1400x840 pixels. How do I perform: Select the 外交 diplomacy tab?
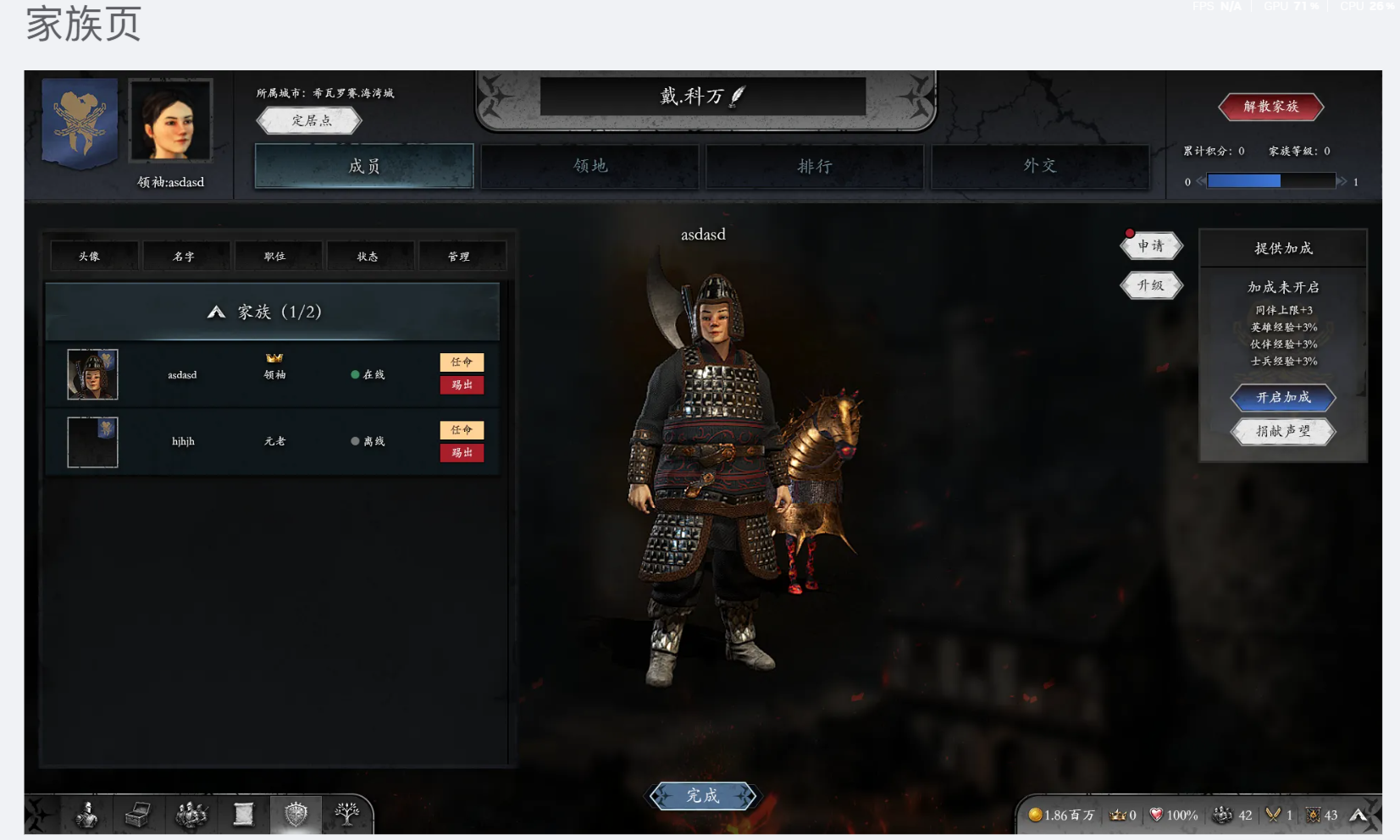[1039, 166]
